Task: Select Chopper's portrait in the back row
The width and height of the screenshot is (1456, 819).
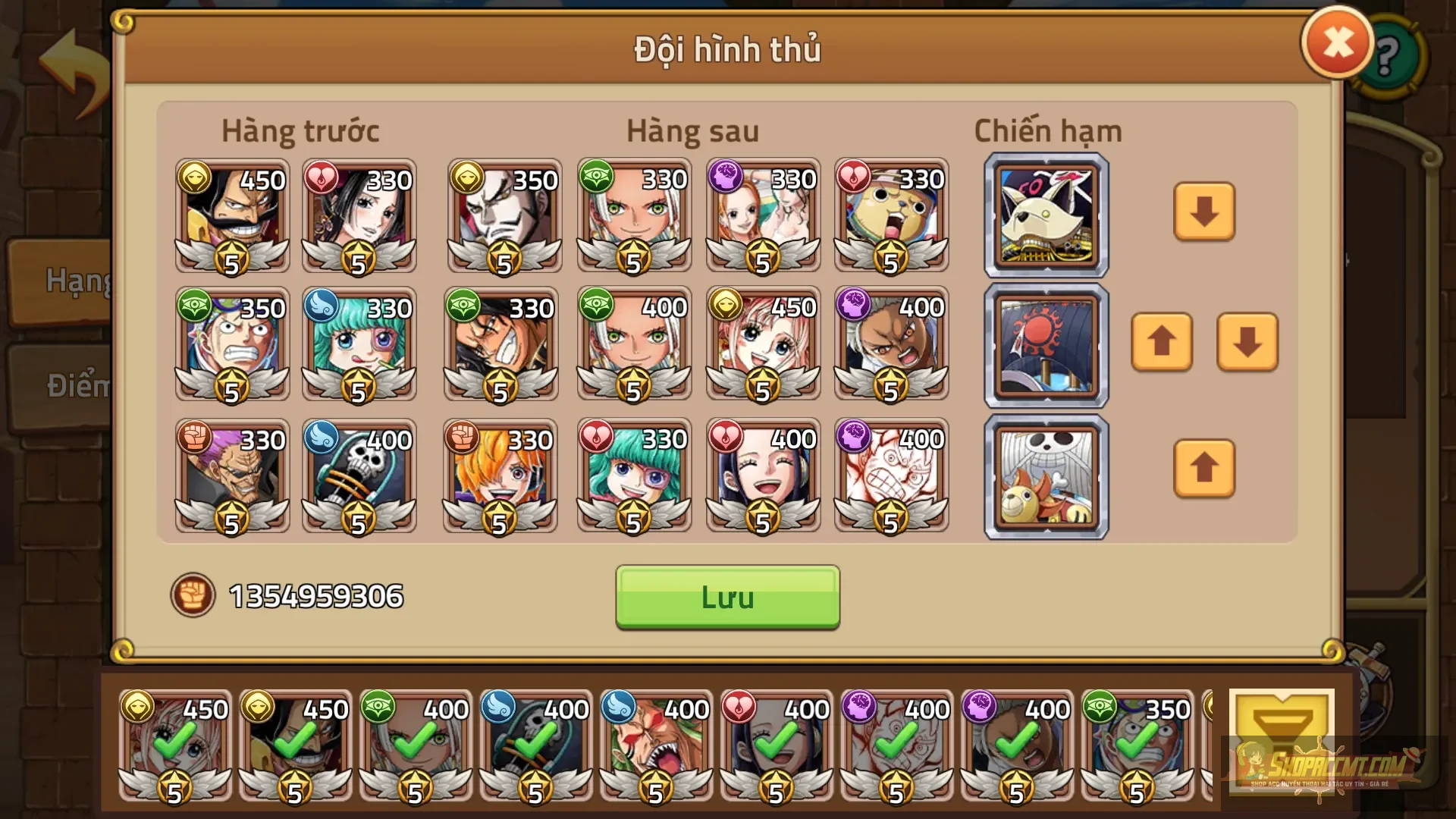Action: coord(891,216)
